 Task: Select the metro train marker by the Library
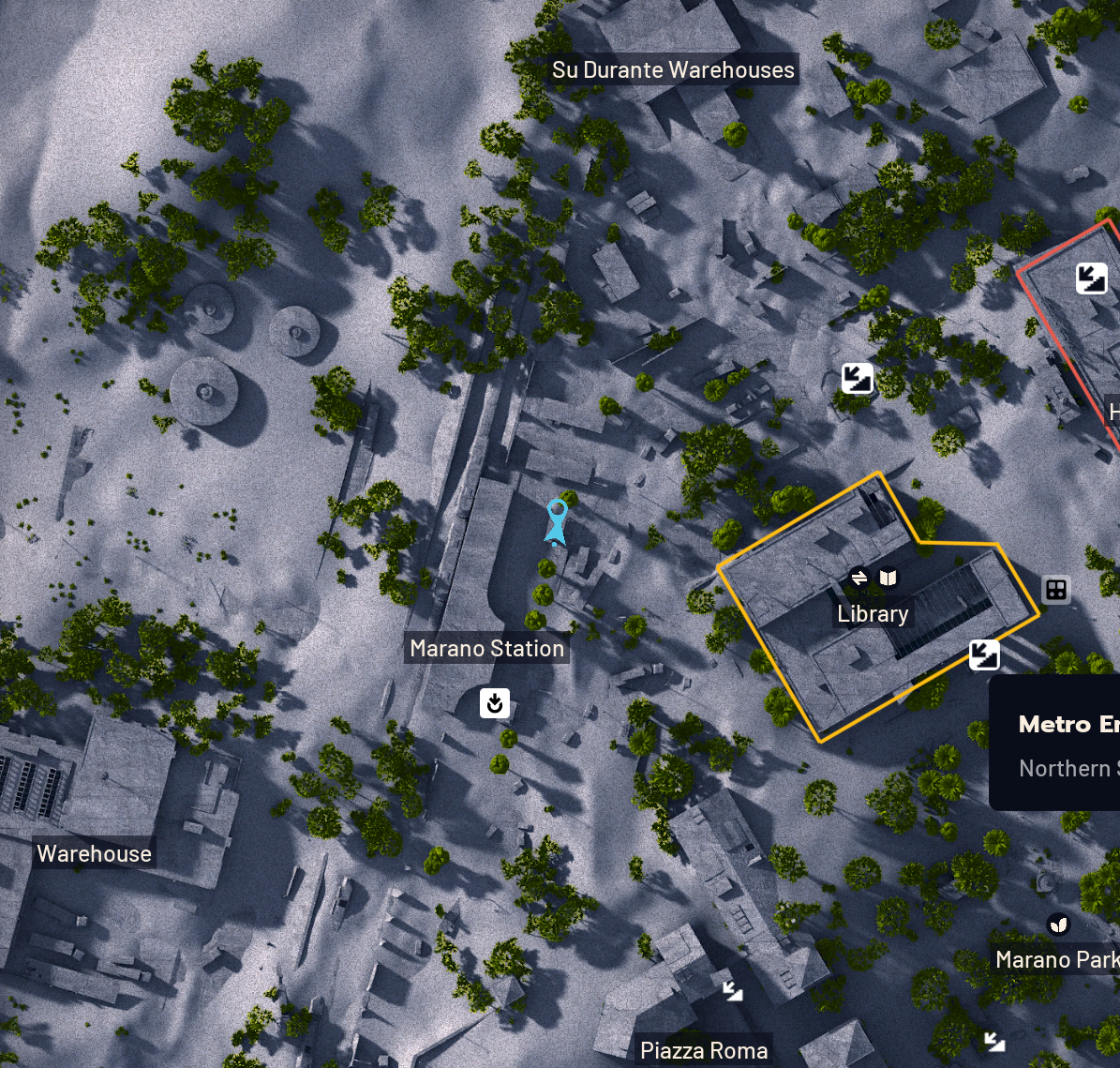[x=1055, y=590]
